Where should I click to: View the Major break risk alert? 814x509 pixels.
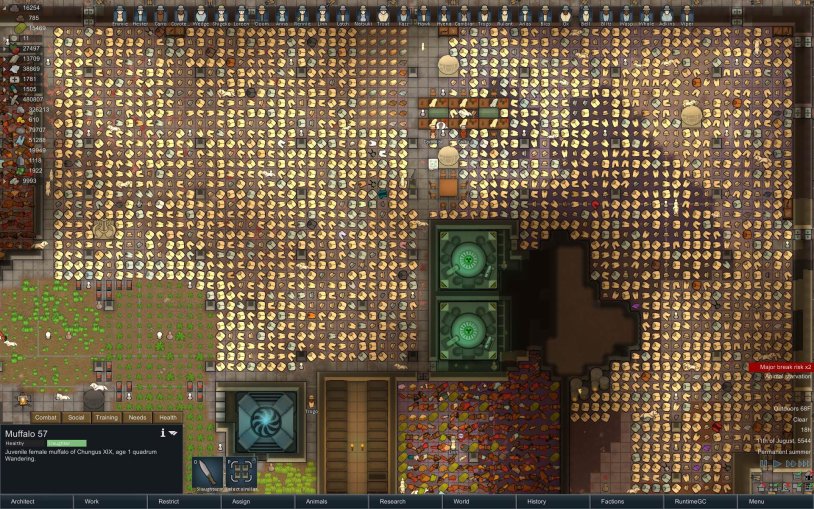coord(781,367)
